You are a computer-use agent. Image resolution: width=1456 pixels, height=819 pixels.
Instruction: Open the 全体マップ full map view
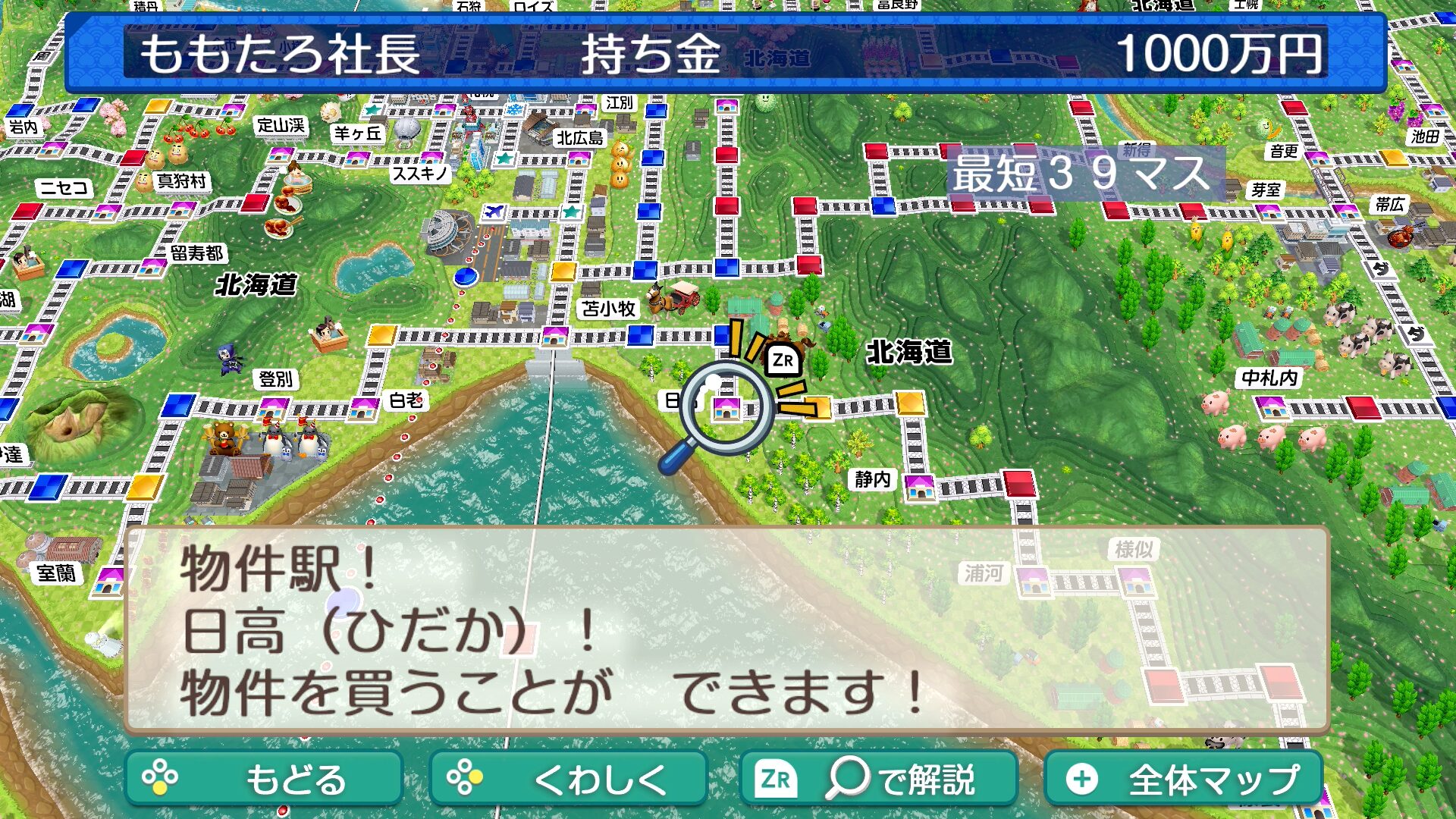click(x=1183, y=778)
